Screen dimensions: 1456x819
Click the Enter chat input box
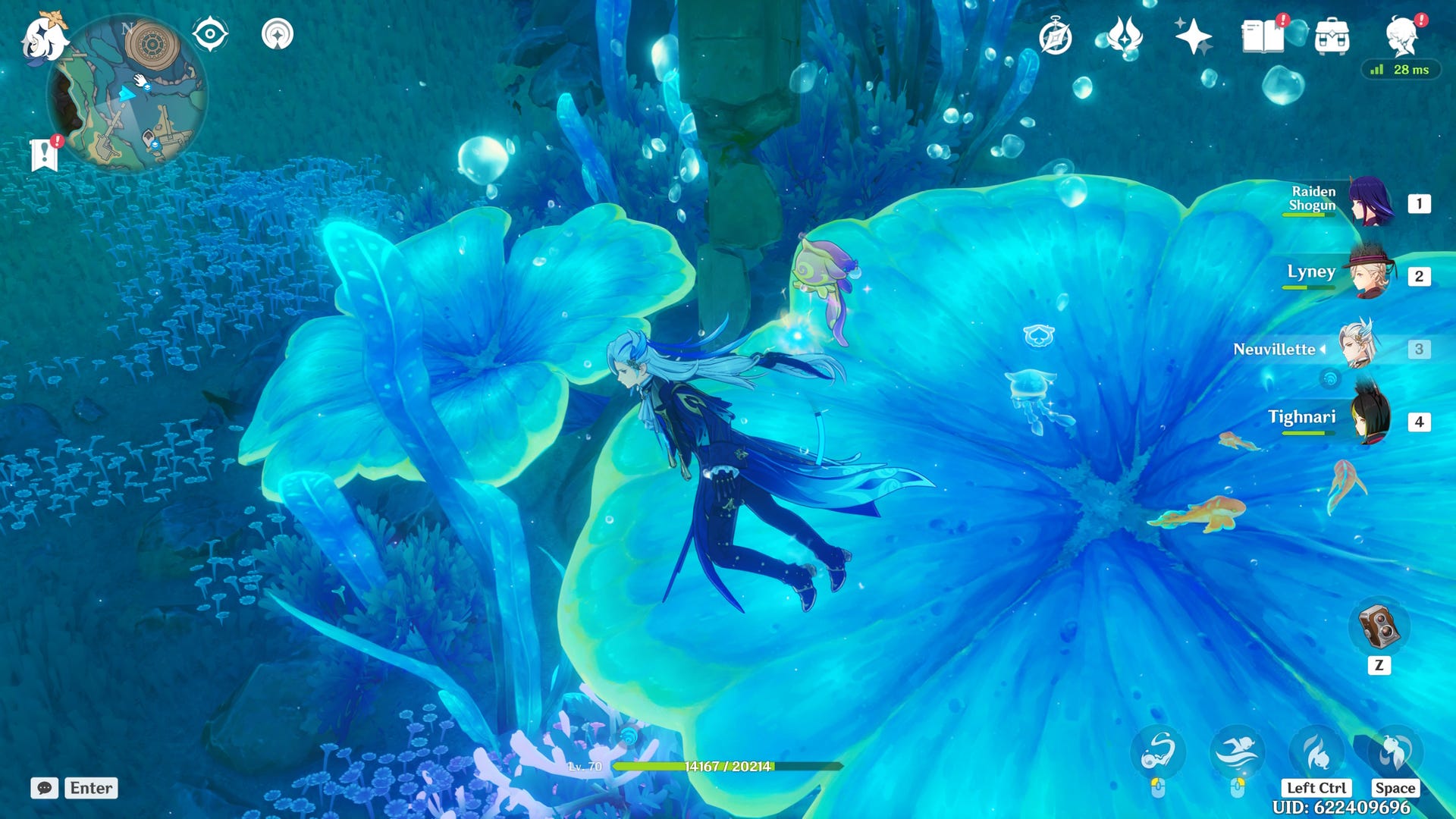click(90, 788)
